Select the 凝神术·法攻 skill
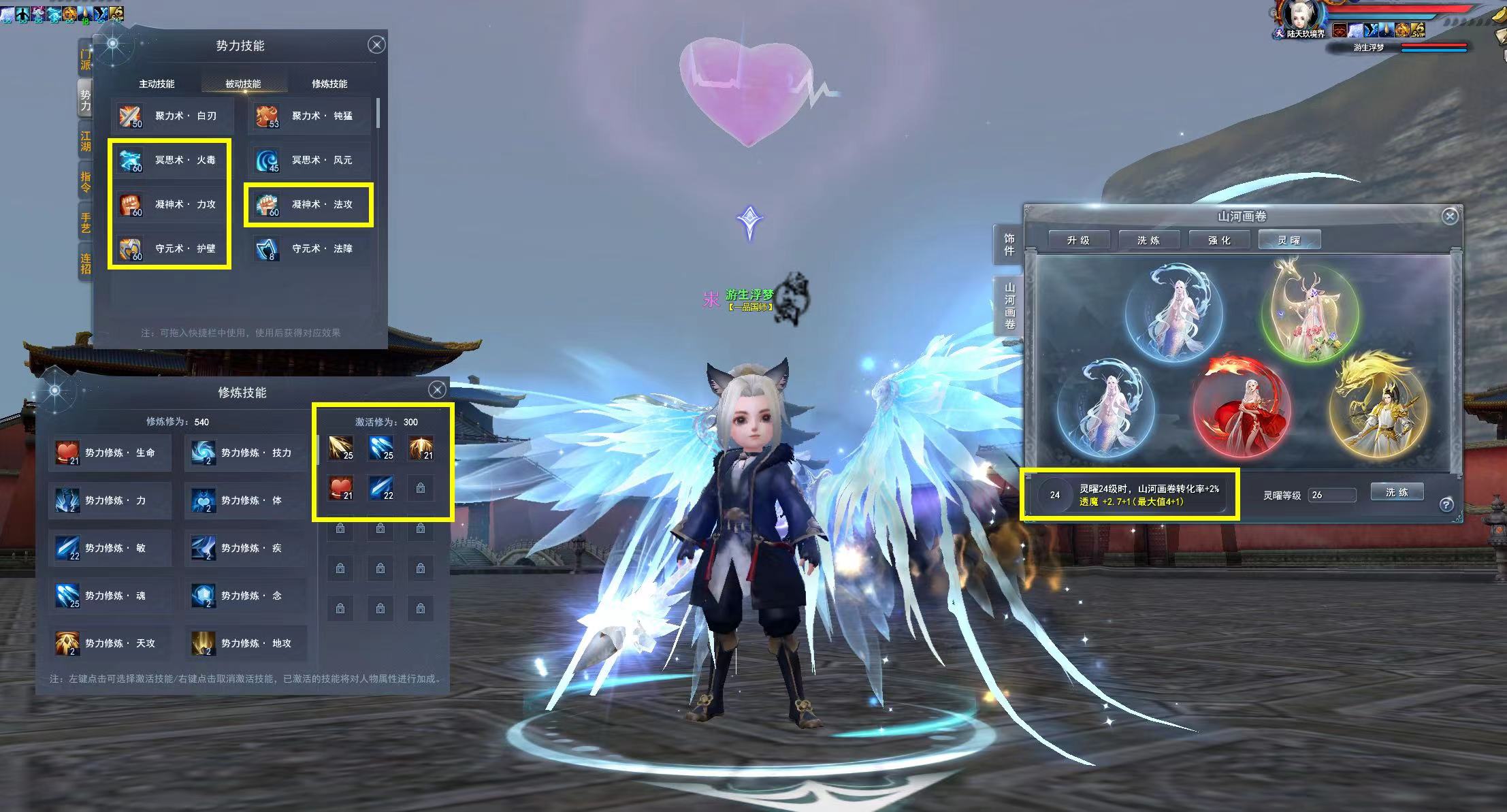 click(310, 204)
